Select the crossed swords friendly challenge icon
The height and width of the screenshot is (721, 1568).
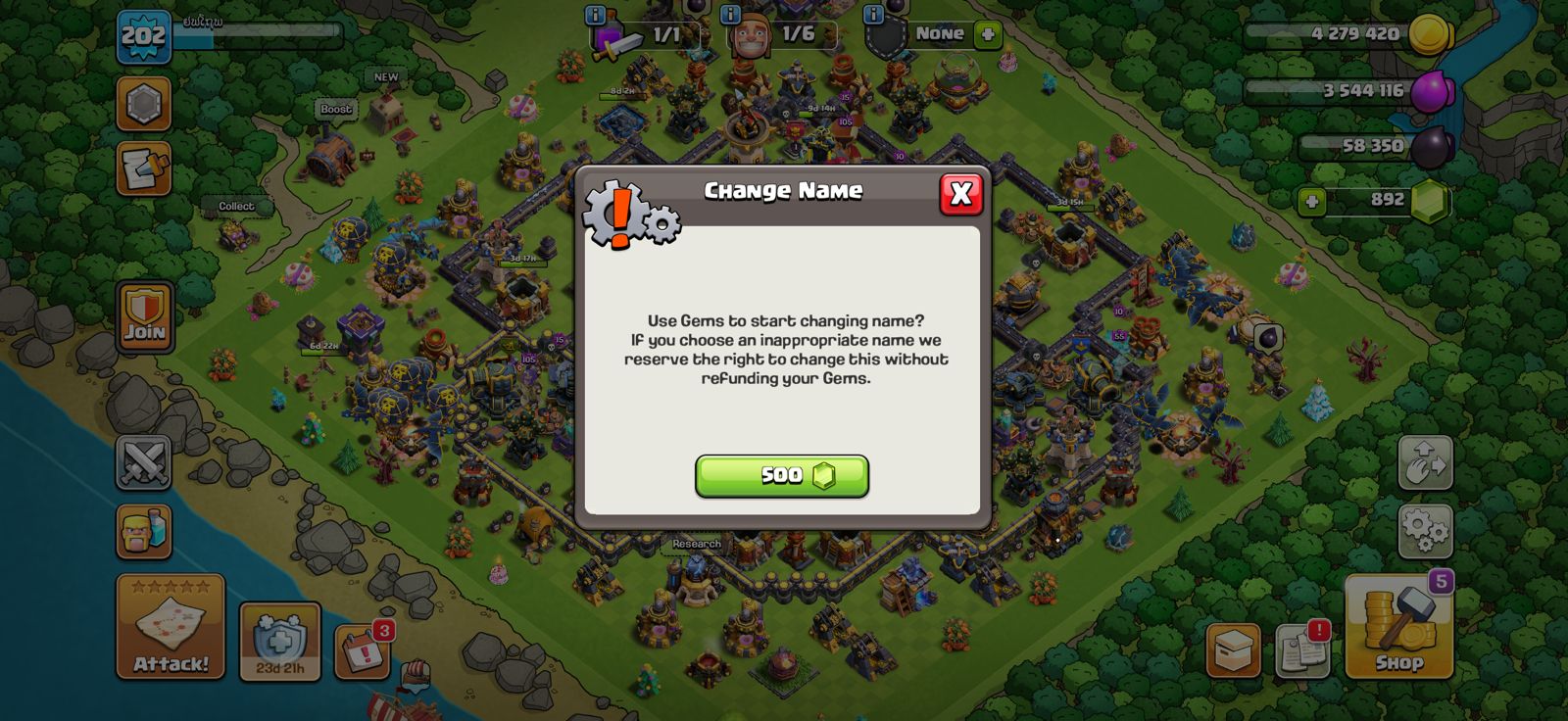click(x=143, y=460)
